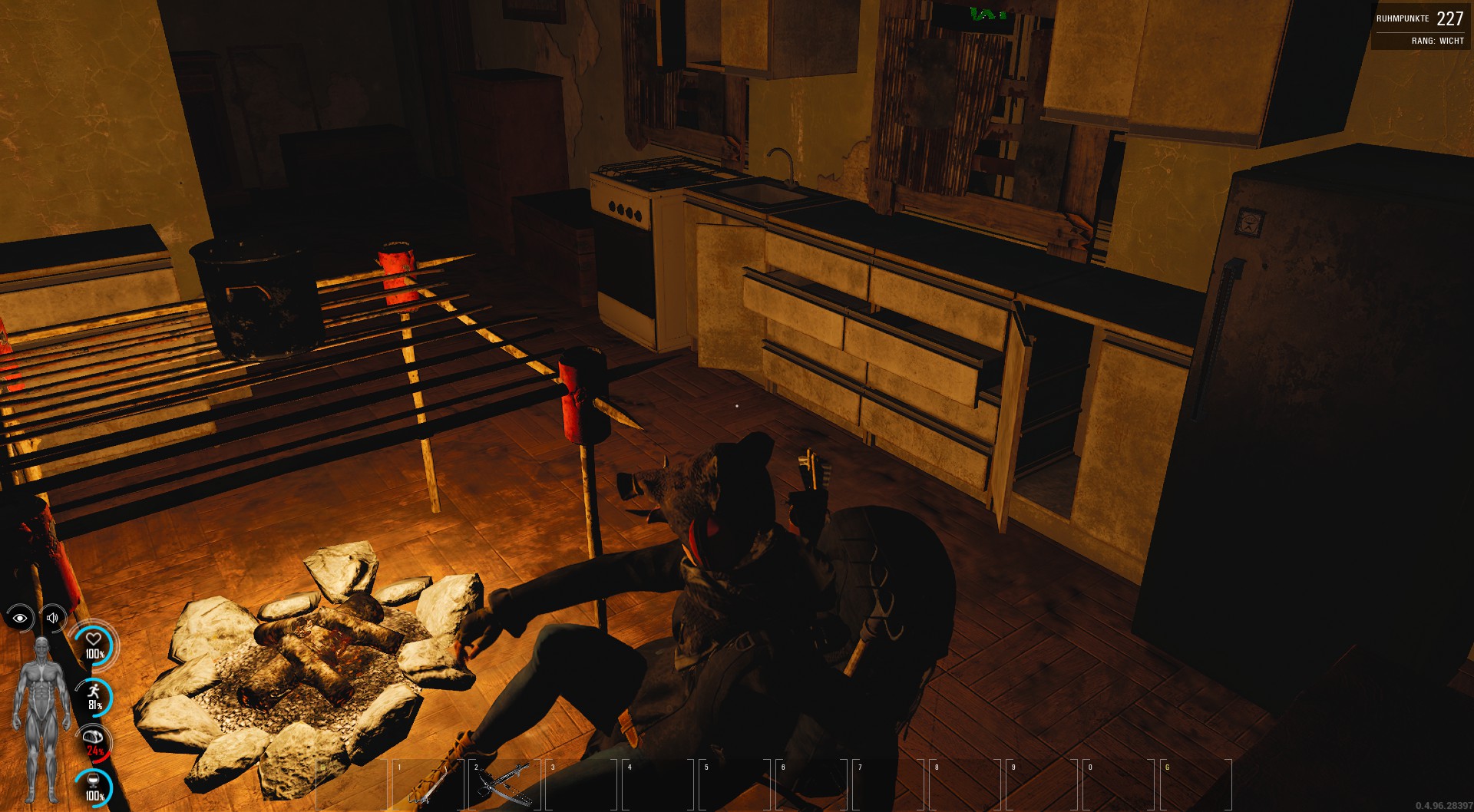Click the eye visibility indicator icon

pos(20,618)
